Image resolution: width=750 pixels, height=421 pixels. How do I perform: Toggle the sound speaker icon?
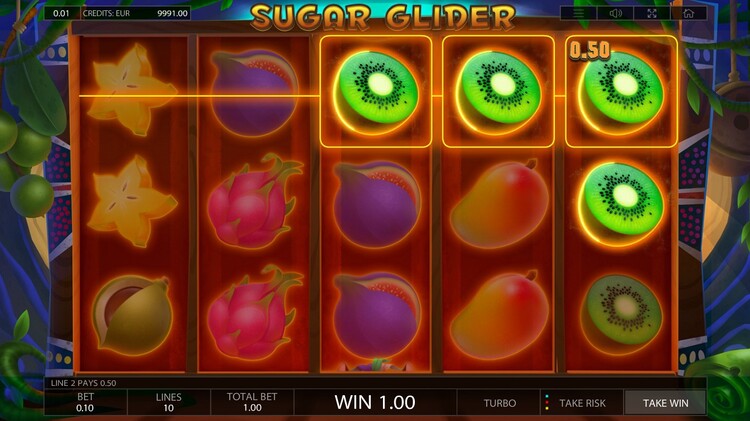[615, 13]
